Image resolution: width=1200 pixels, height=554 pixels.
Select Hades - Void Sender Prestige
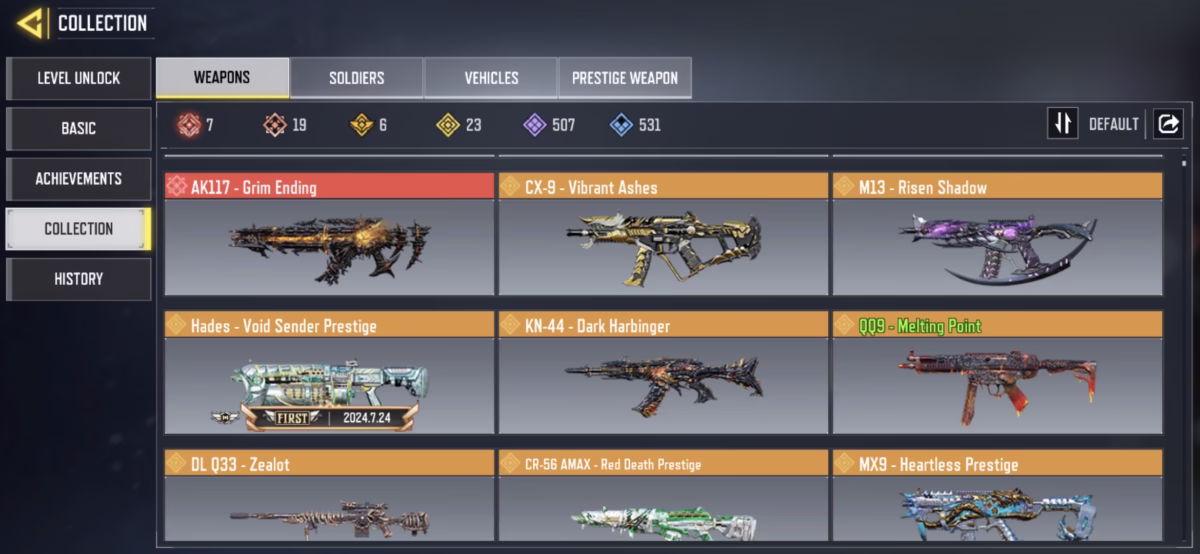[x=329, y=373]
